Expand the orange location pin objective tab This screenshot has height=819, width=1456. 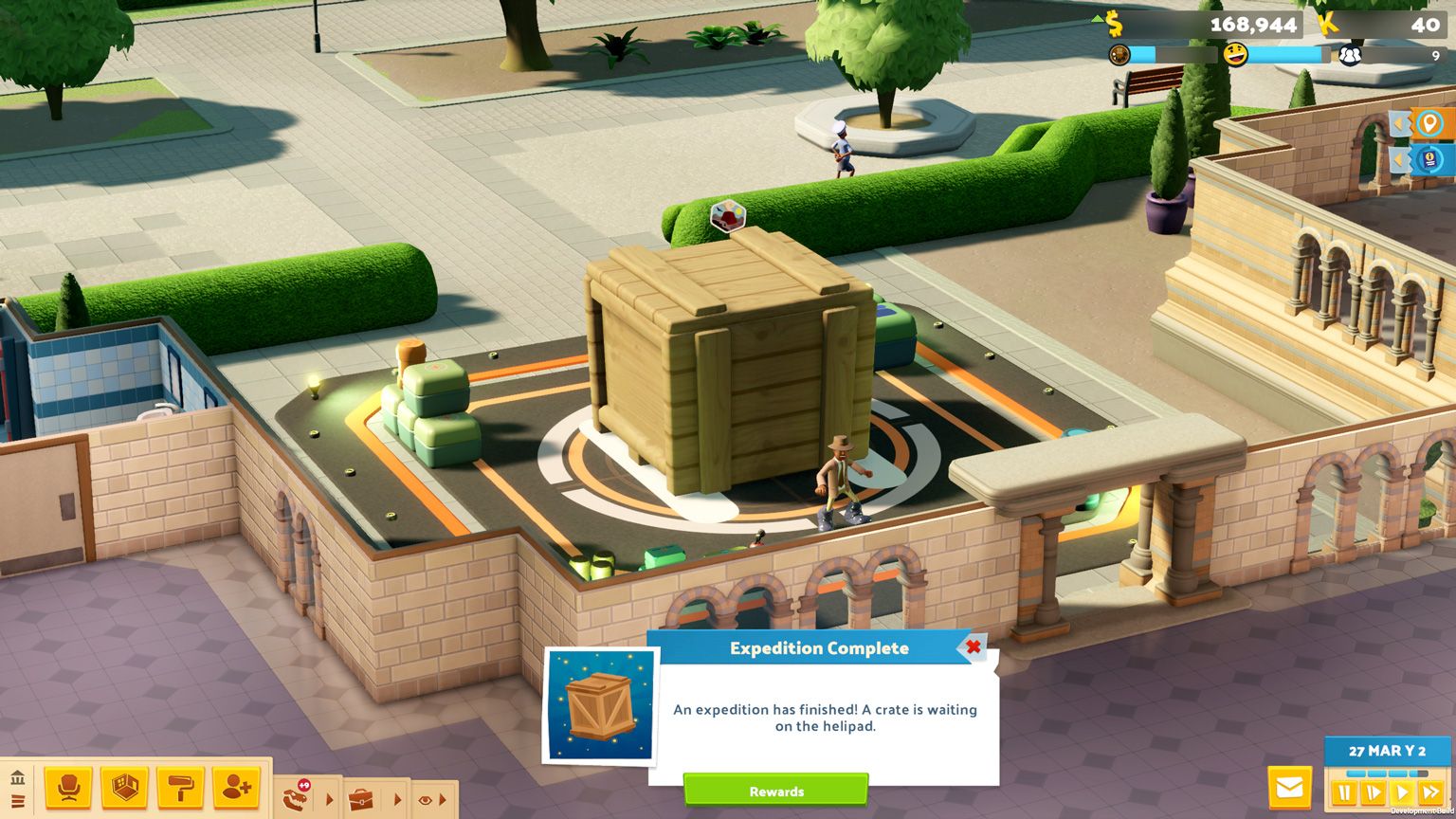coord(1427,123)
